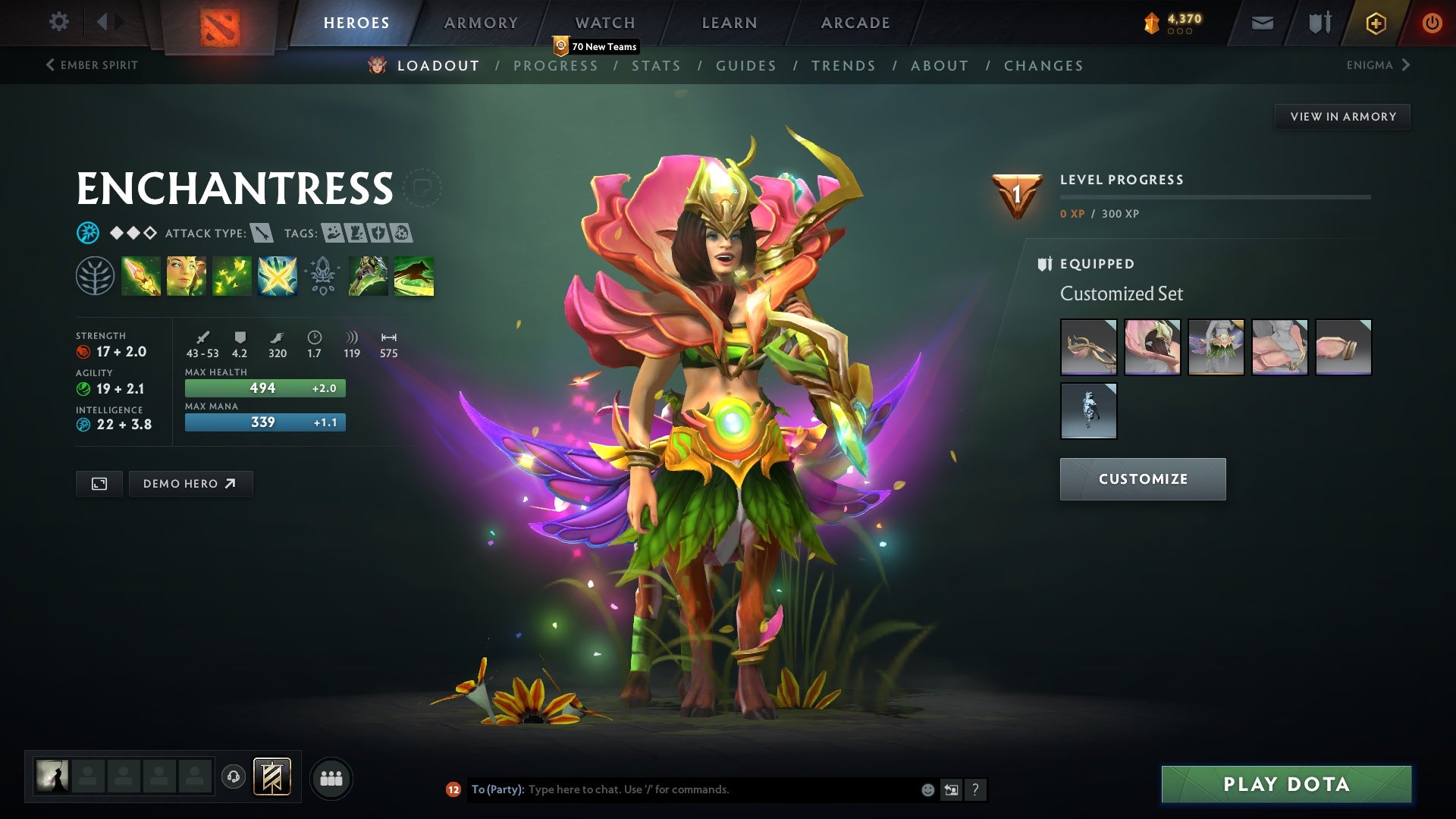Viewport: 1456px width, 819px height.
Task: Open the settings gear menu
Action: [x=59, y=22]
